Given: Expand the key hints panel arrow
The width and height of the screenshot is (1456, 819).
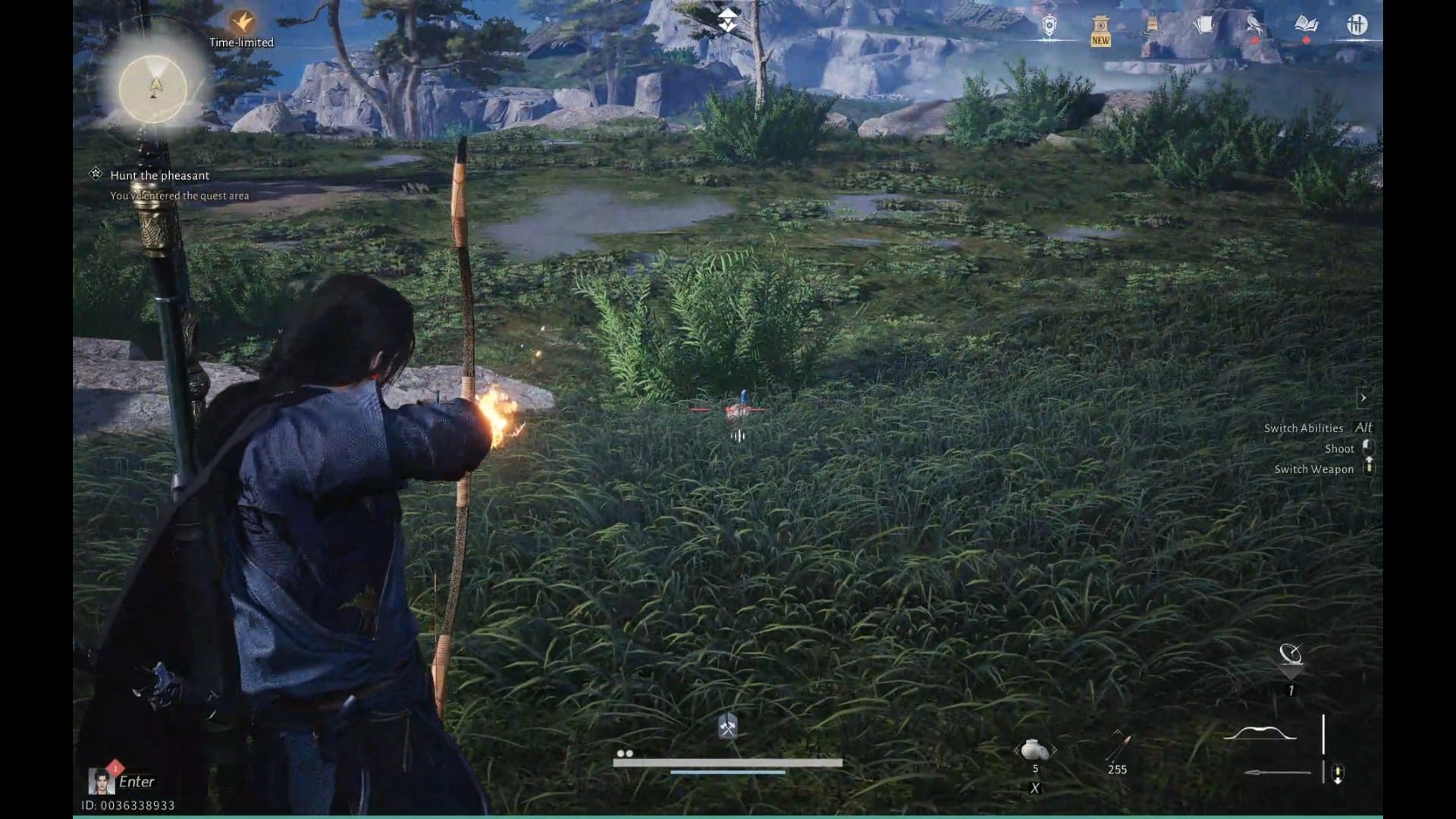Looking at the screenshot, I should pyautogui.click(x=1363, y=397).
